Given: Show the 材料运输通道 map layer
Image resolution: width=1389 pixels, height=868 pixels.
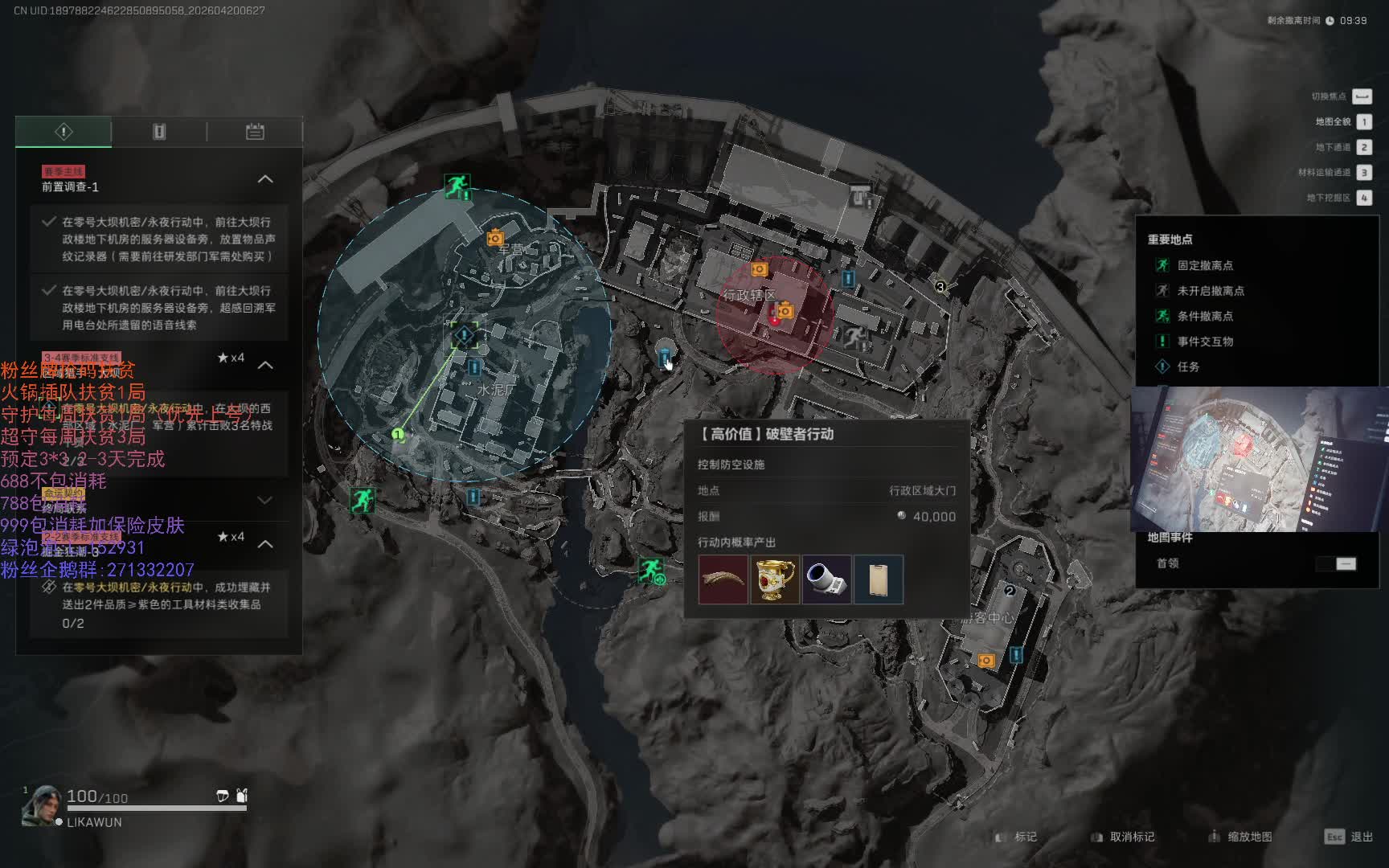Looking at the screenshot, I should click(1363, 172).
